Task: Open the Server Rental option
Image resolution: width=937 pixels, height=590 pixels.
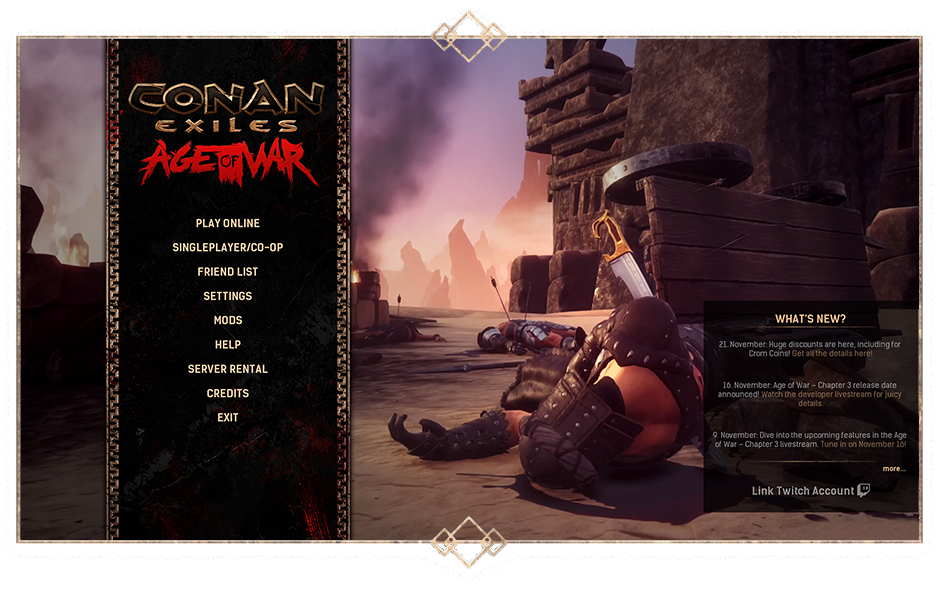Action: click(x=228, y=369)
